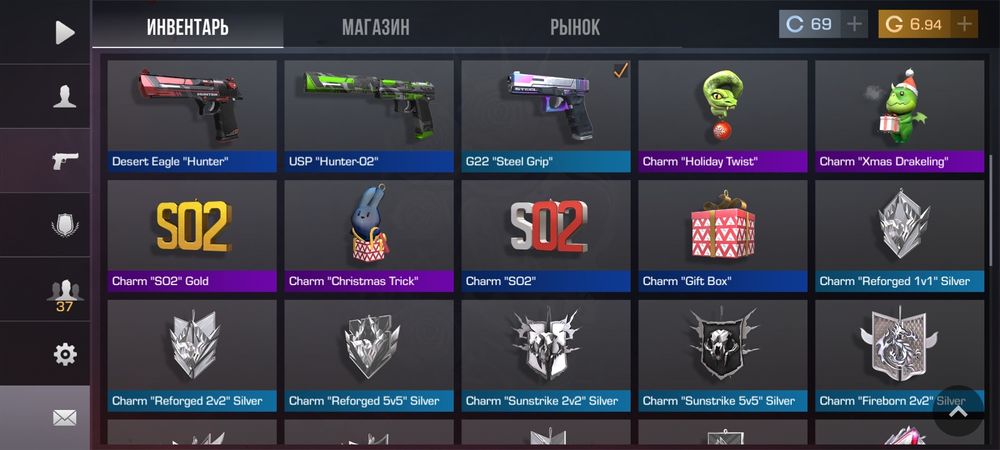Show the friends list icon
Image resolution: width=1000 pixels, height=450 pixels.
tap(64, 292)
